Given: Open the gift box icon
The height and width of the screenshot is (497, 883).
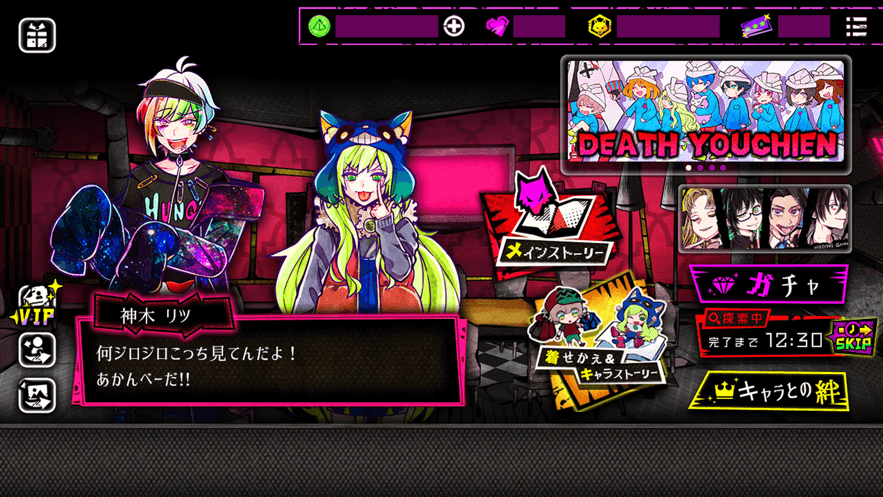Looking at the screenshot, I should point(37,36).
